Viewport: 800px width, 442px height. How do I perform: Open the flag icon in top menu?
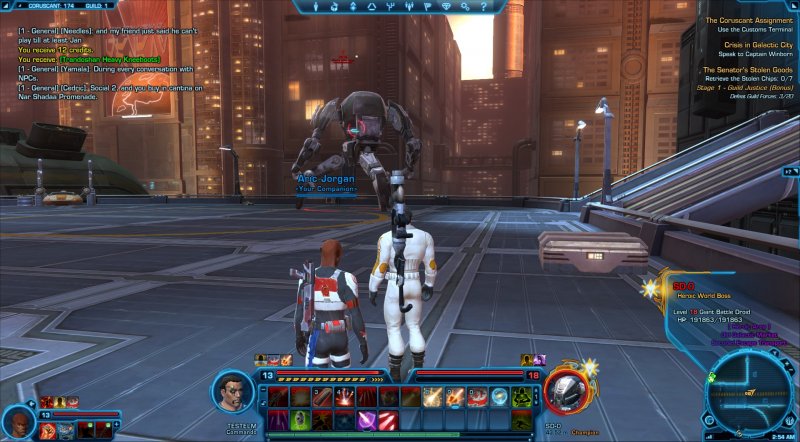click(x=427, y=6)
